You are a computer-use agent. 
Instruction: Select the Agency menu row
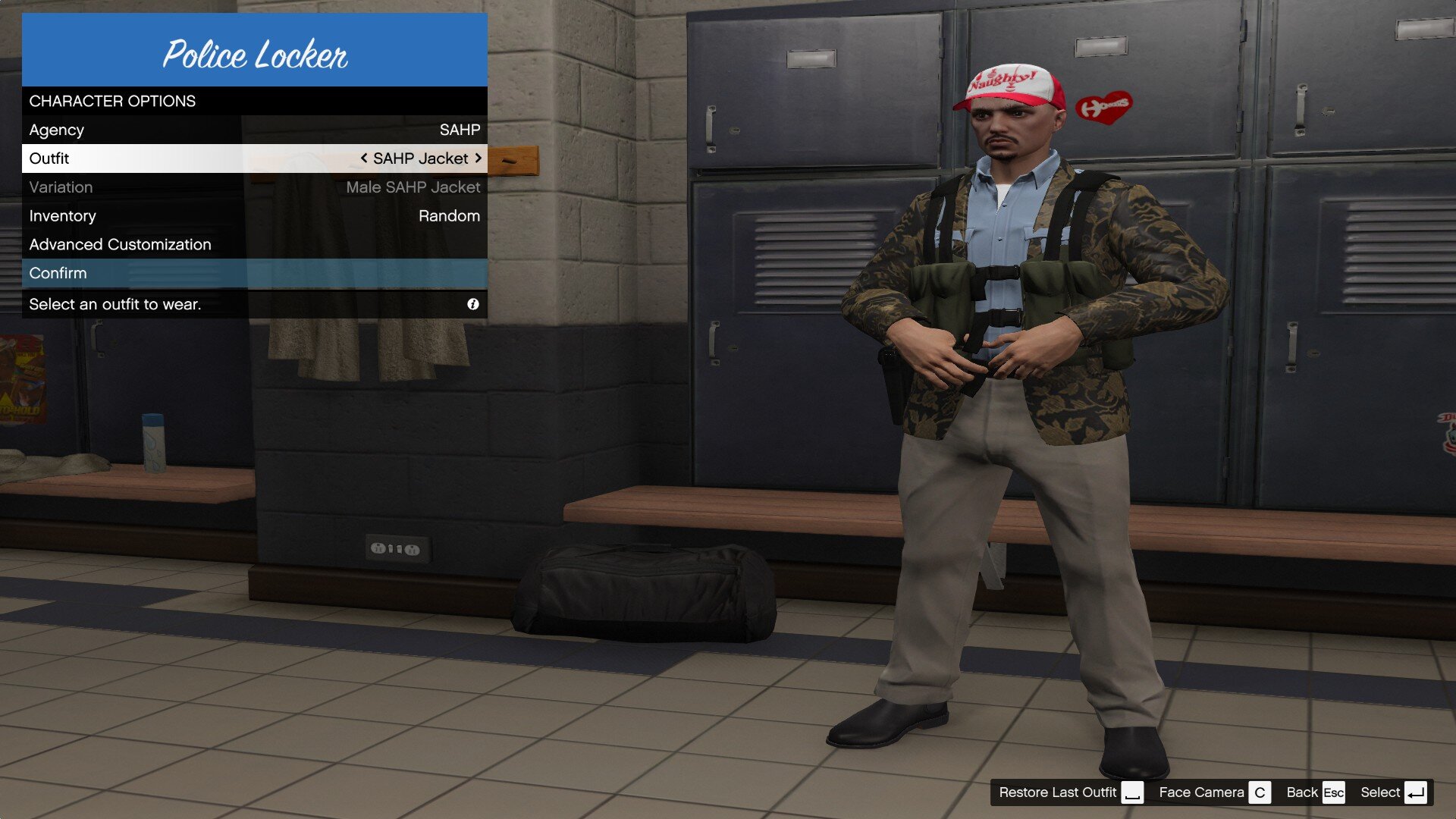click(254, 130)
